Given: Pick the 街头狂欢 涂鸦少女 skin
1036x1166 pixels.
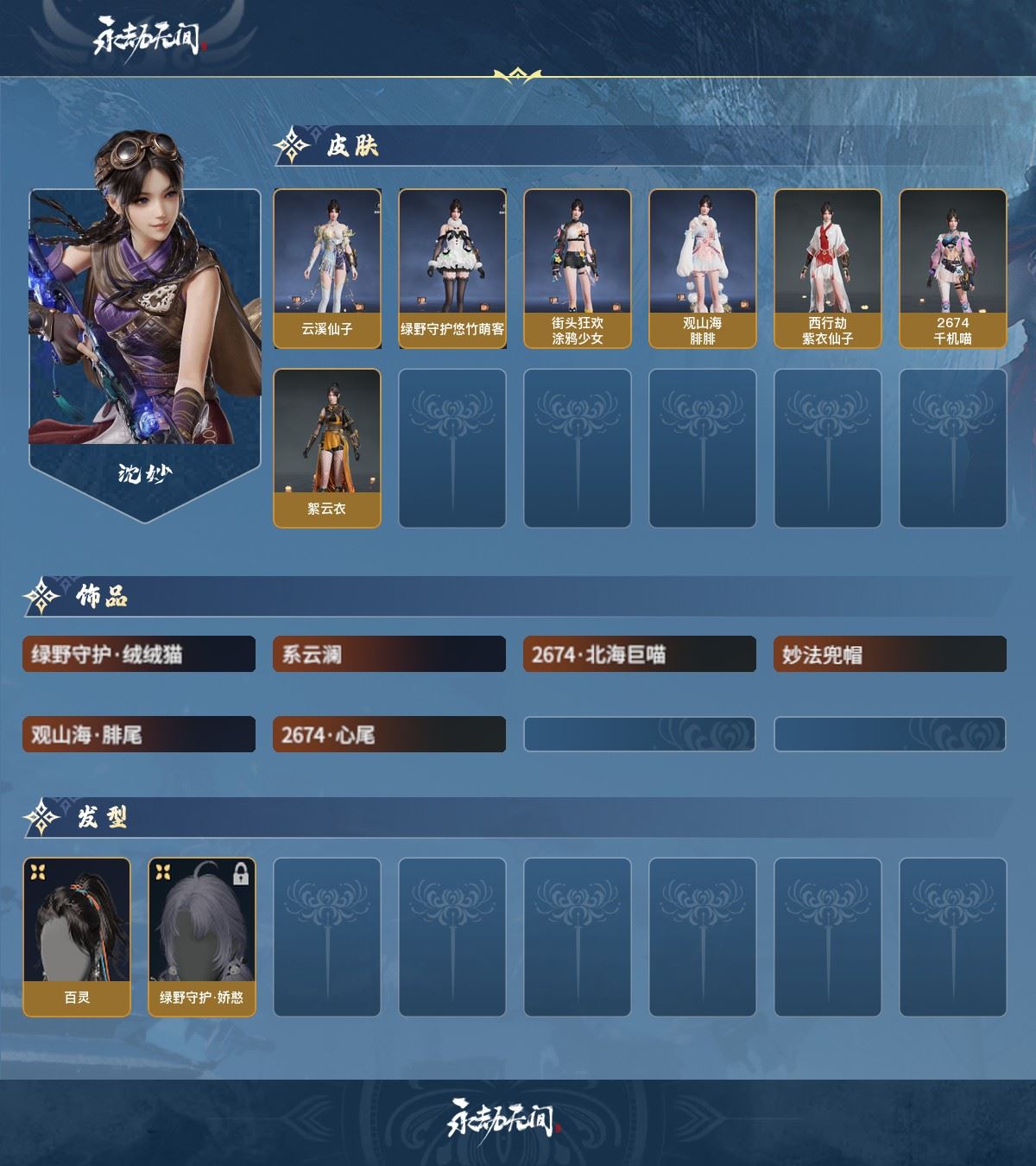Looking at the screenshot, I should click(x=578, y=269).
